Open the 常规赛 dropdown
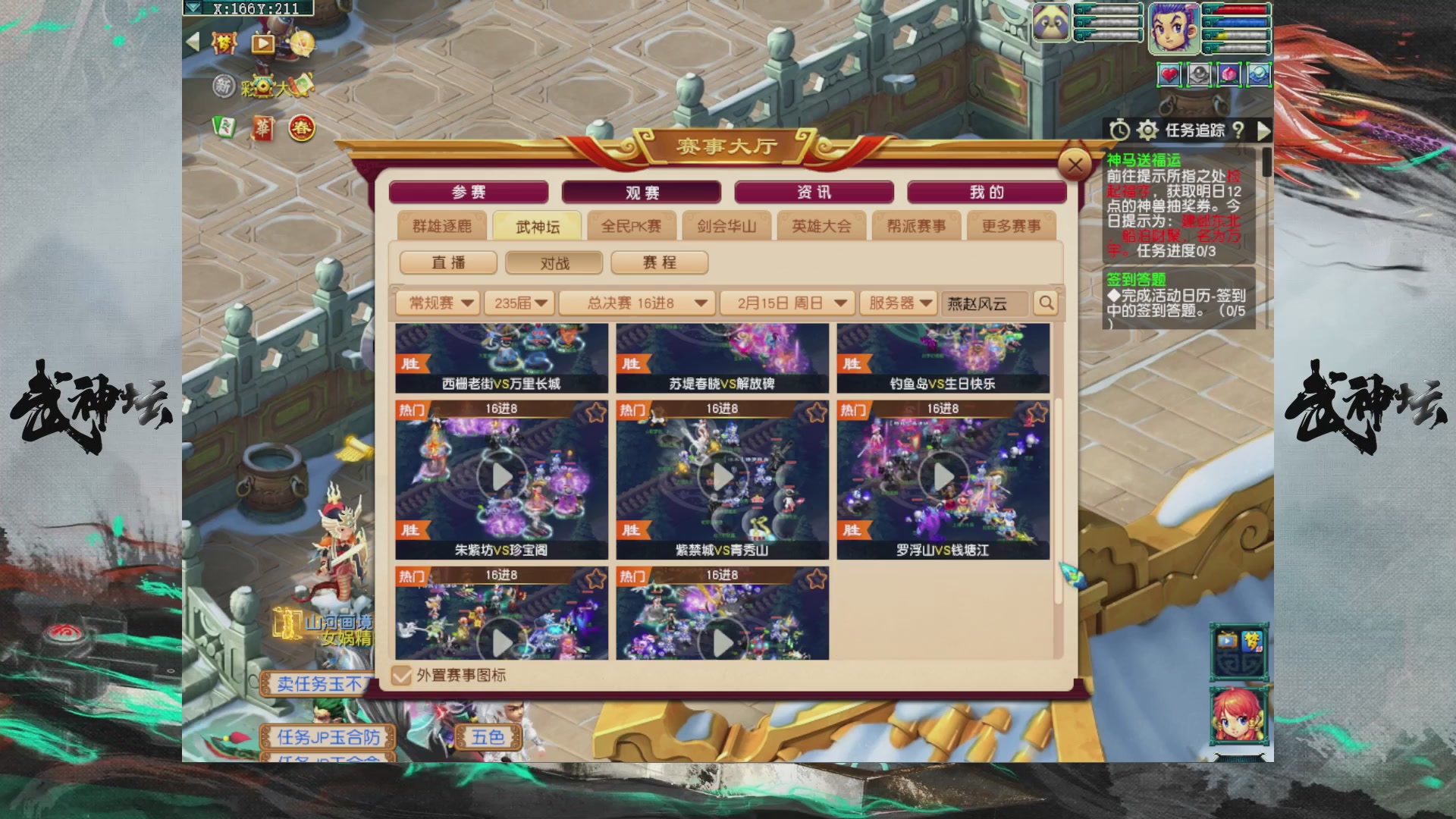Screen dimensions: 1456x819 point(438,303)
